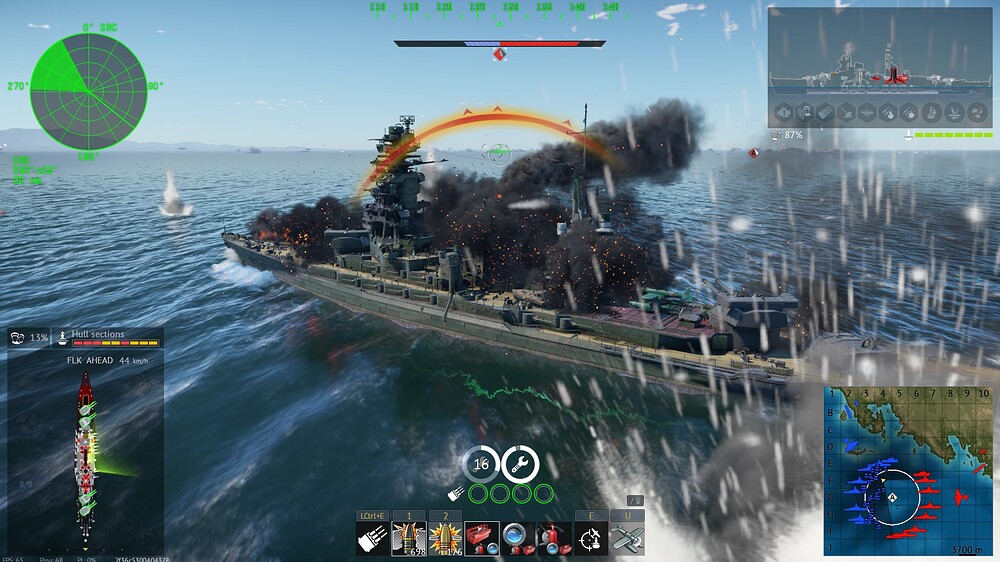1000x562 pixels.
Task: Click the circular 16-second reload timer indicator
Action: (481, 464)
